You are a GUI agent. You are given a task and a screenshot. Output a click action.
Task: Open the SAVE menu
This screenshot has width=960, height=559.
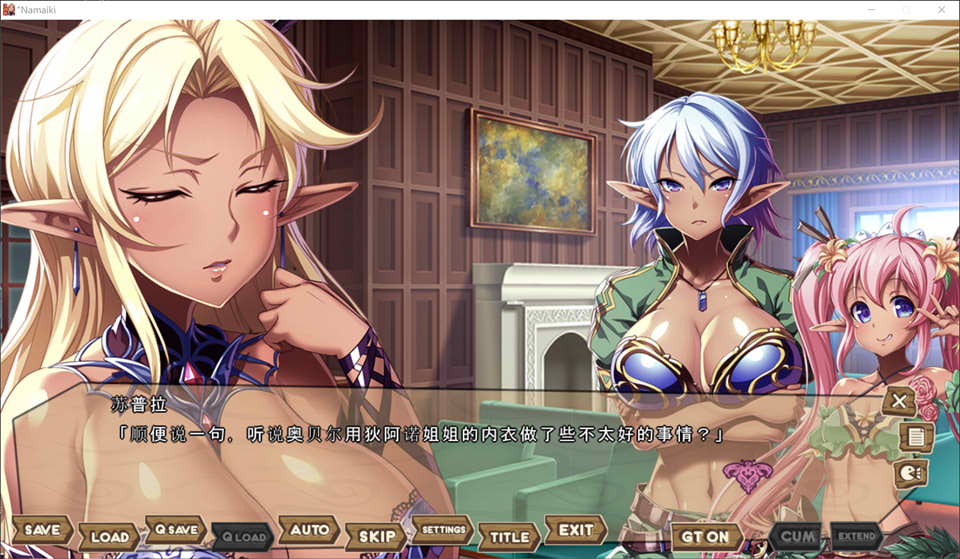pos(42,530)
